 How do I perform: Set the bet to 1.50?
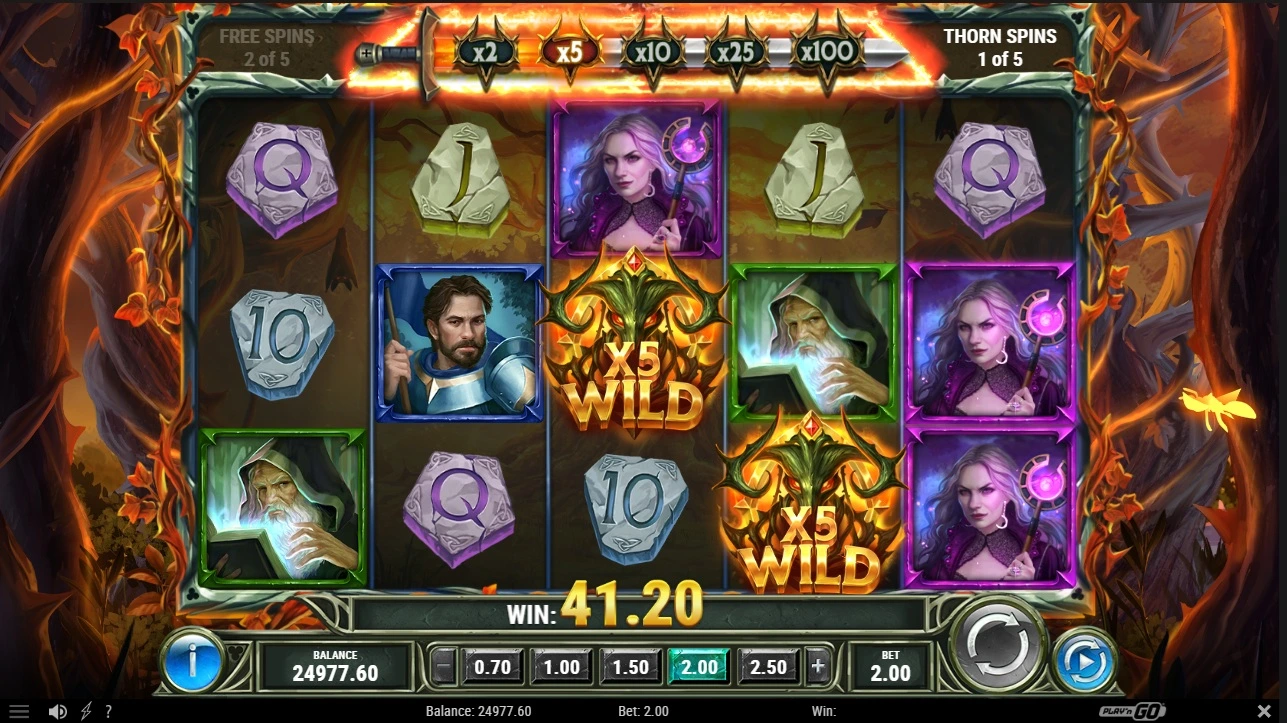[x=630, y=666]
